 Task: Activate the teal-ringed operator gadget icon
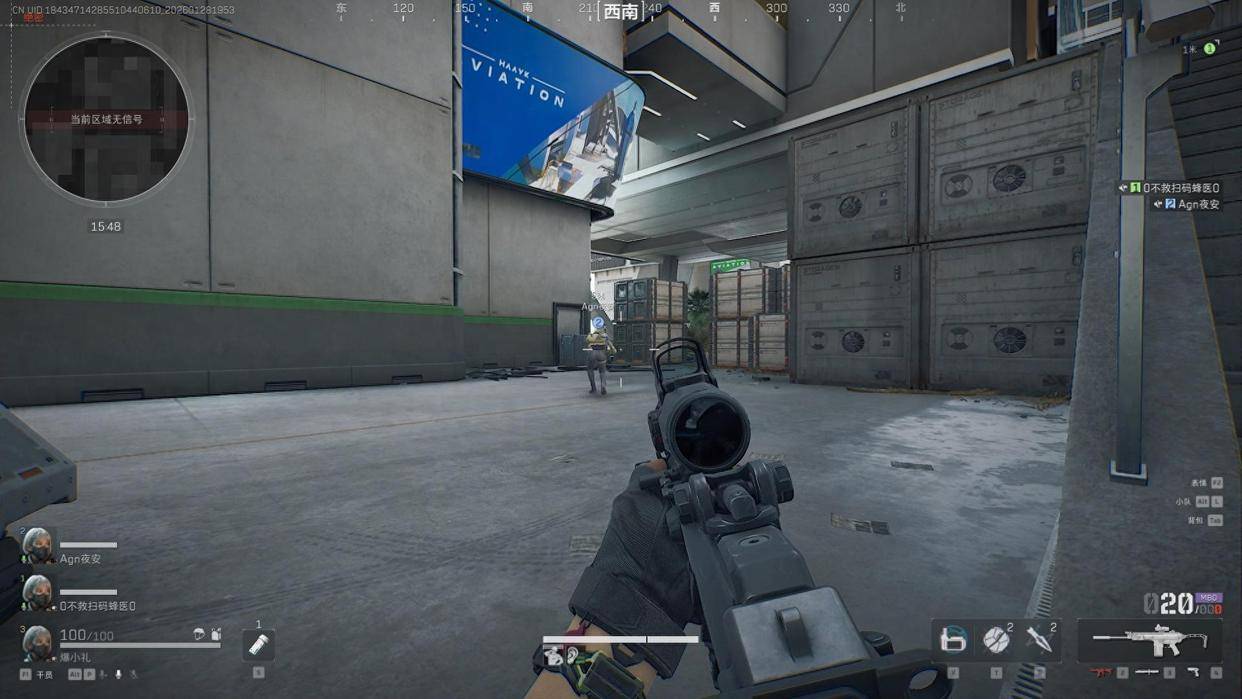tap(953, 640)
